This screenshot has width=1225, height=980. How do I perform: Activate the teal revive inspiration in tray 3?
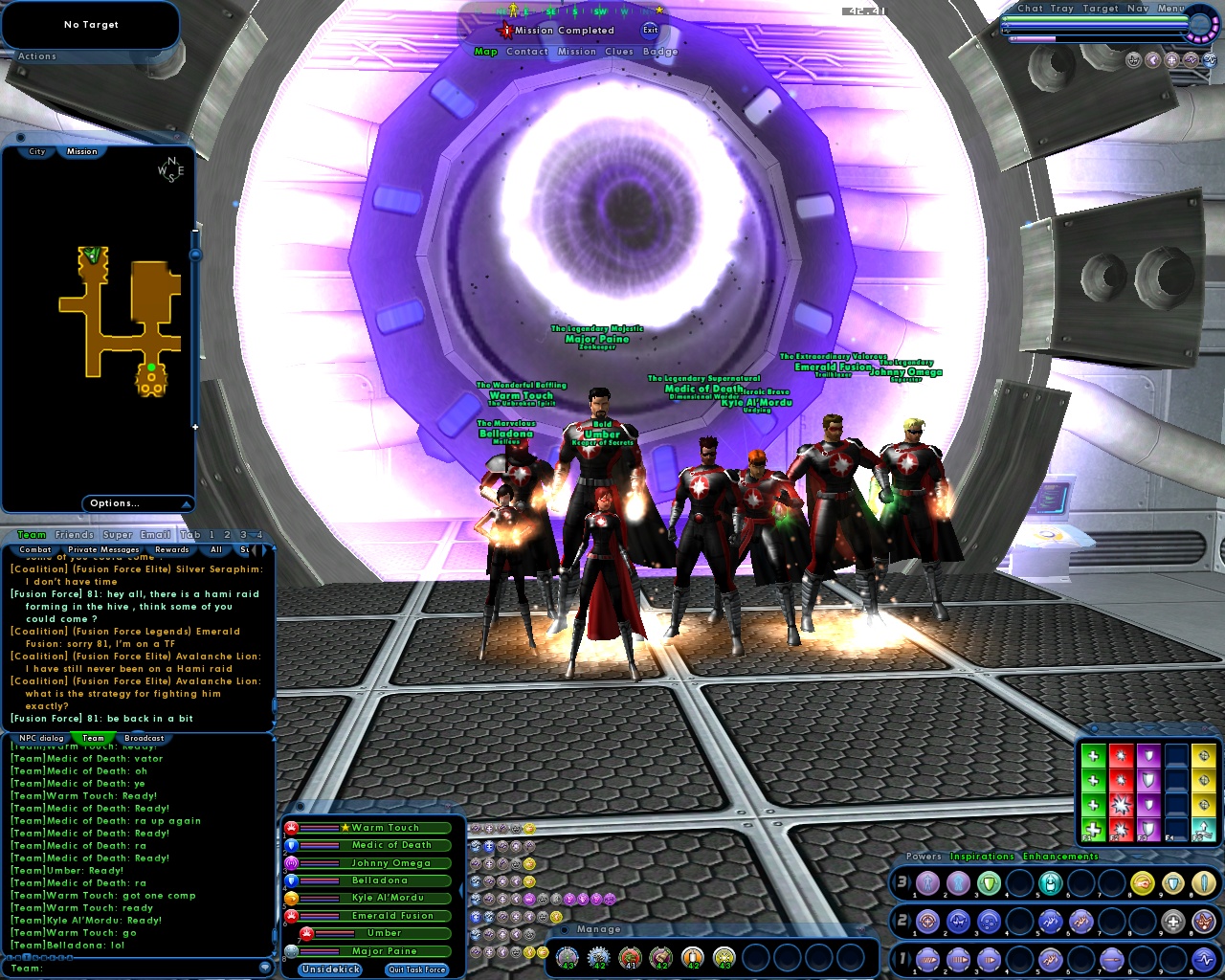pos(1050,883)
